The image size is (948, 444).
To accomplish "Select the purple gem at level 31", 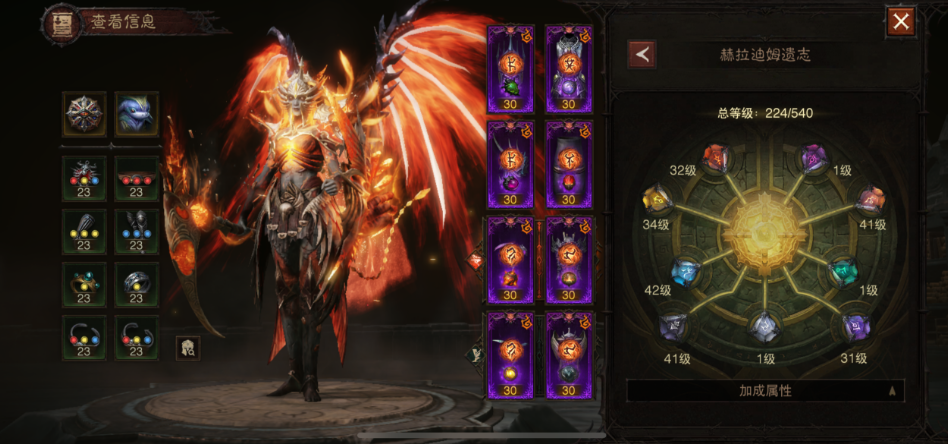I will 855,325.
